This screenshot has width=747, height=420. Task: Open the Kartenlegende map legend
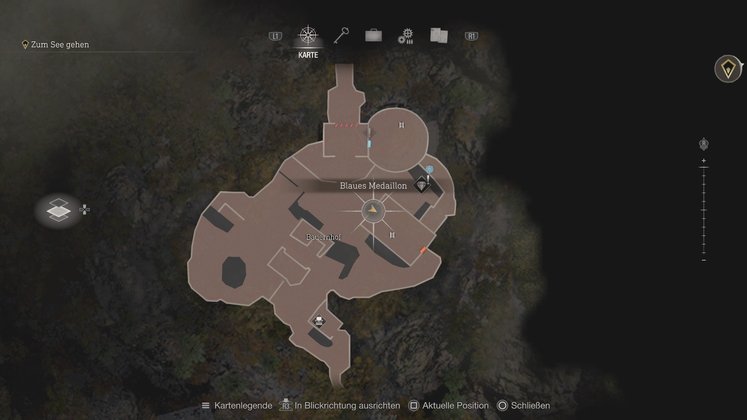pyautogui.click(x=236, y=405)
